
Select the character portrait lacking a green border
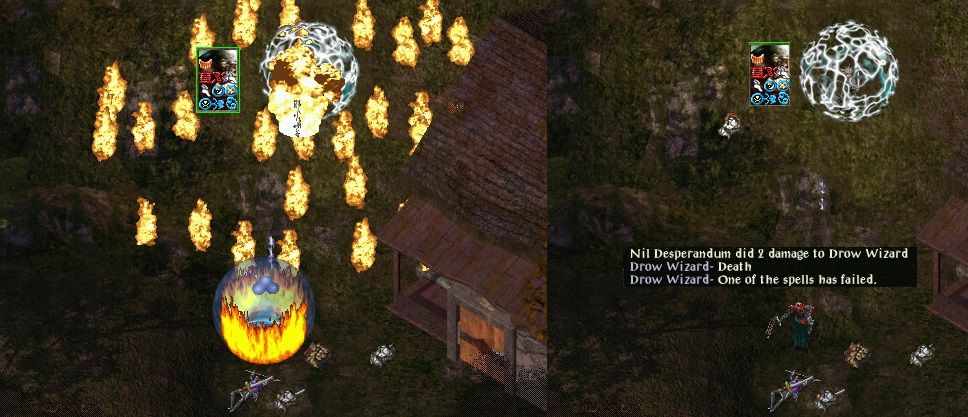point(770,73)
